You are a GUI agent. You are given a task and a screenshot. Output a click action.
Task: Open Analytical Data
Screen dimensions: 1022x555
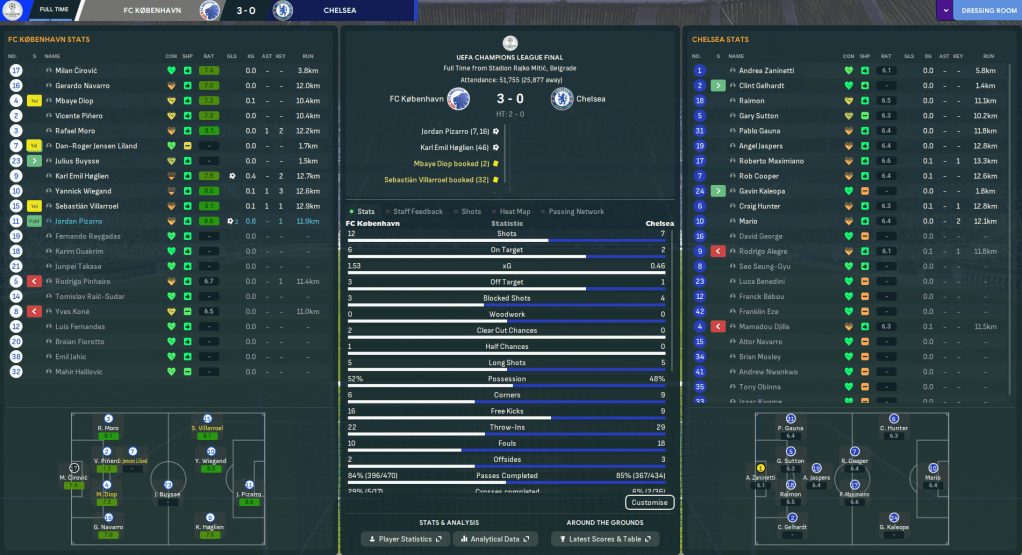tap(498, 539)
